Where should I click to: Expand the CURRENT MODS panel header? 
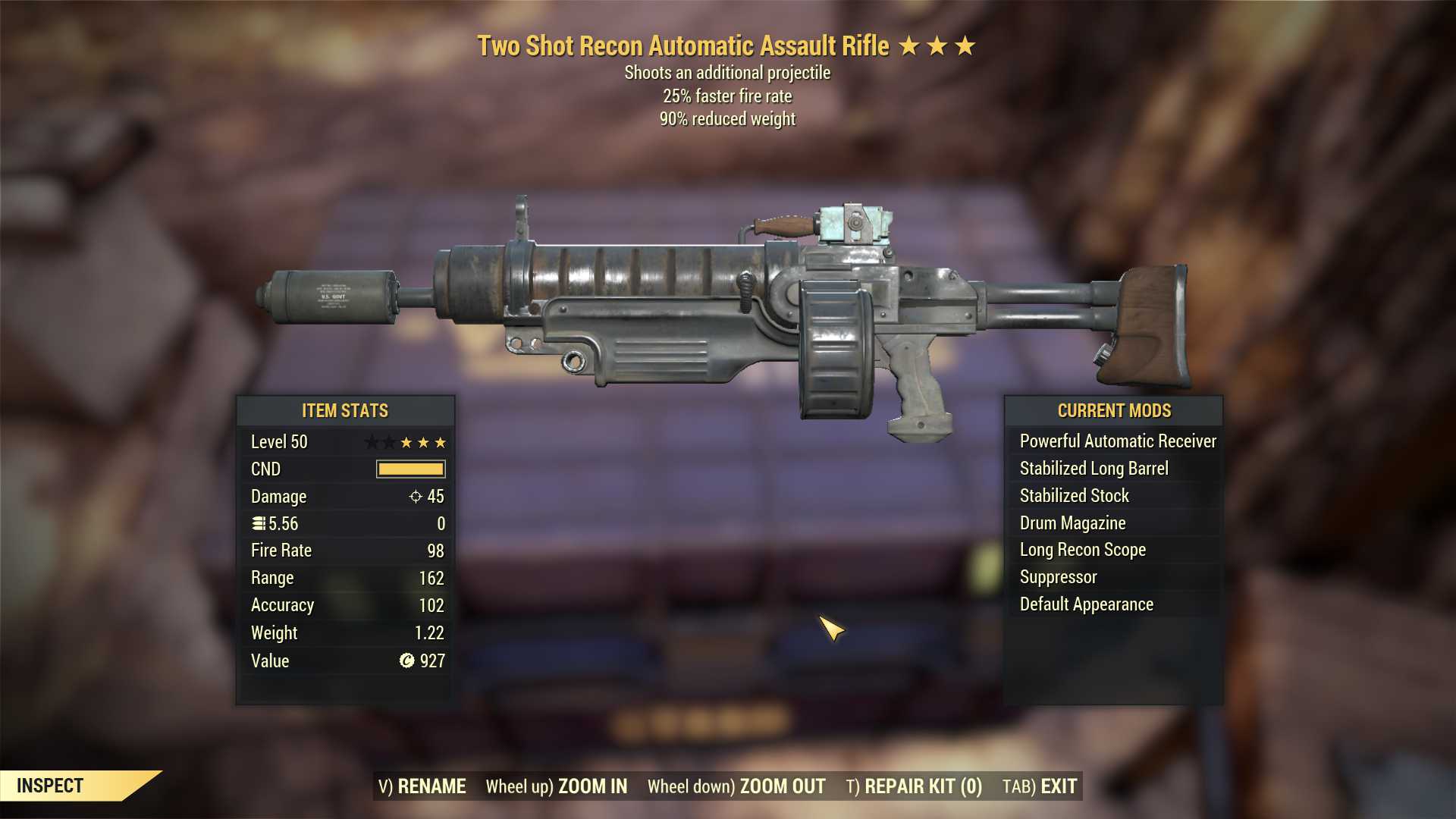(1115, 410)
